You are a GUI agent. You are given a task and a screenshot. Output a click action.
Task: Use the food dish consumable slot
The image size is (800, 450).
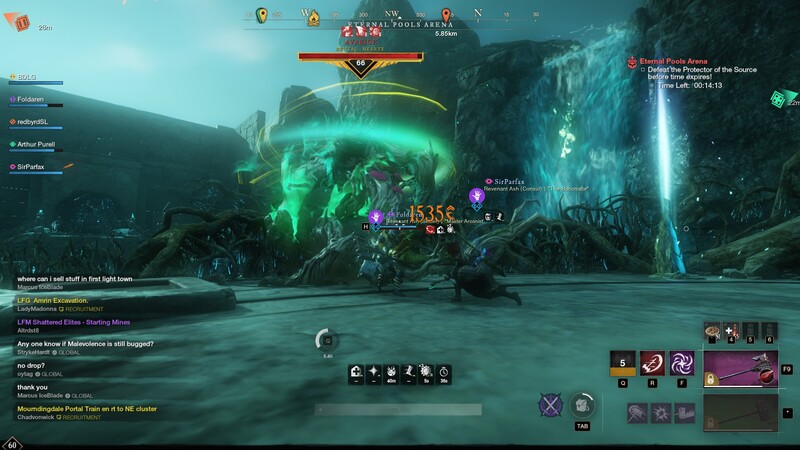pos(713,330)
